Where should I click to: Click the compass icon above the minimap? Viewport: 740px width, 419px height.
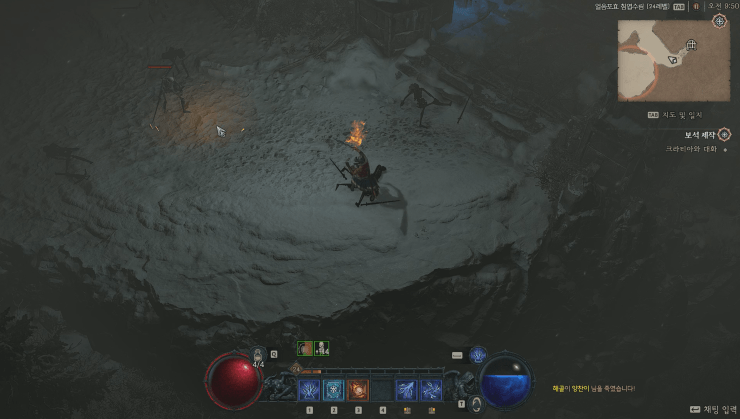718,21
